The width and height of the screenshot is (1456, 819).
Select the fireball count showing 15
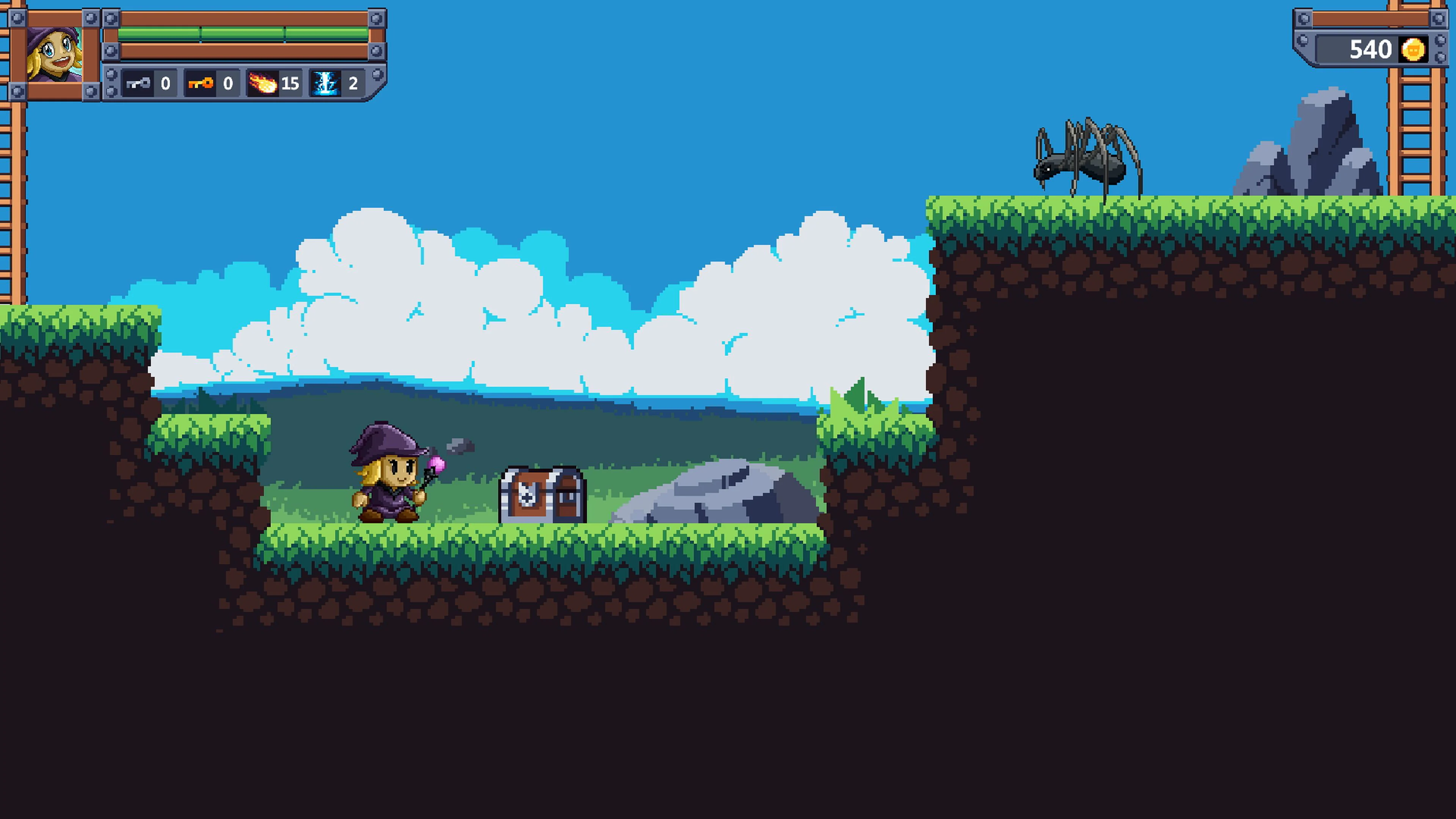[x=290, y=84]
